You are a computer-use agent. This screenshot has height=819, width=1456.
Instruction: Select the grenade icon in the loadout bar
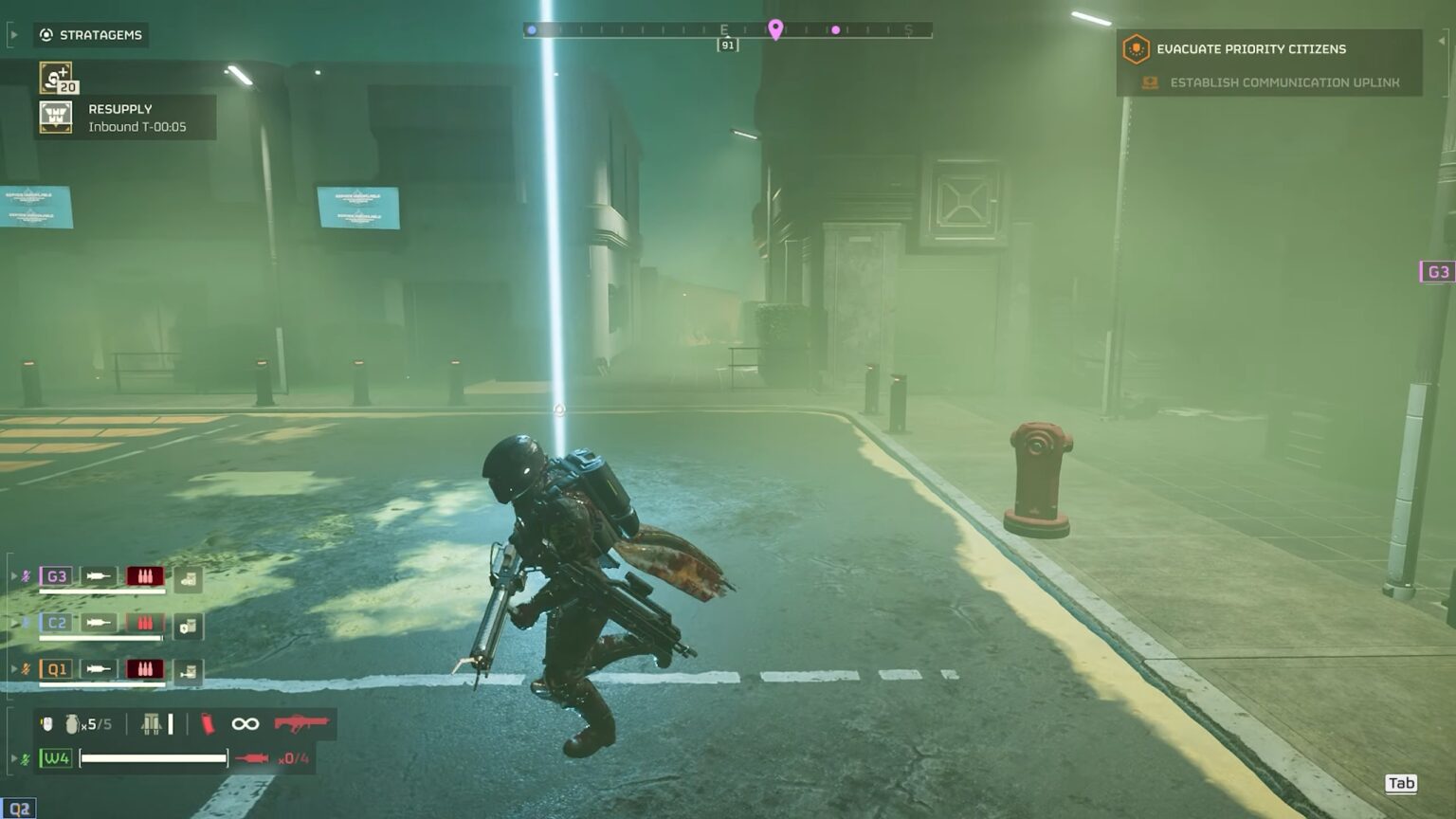pos(72,723)
